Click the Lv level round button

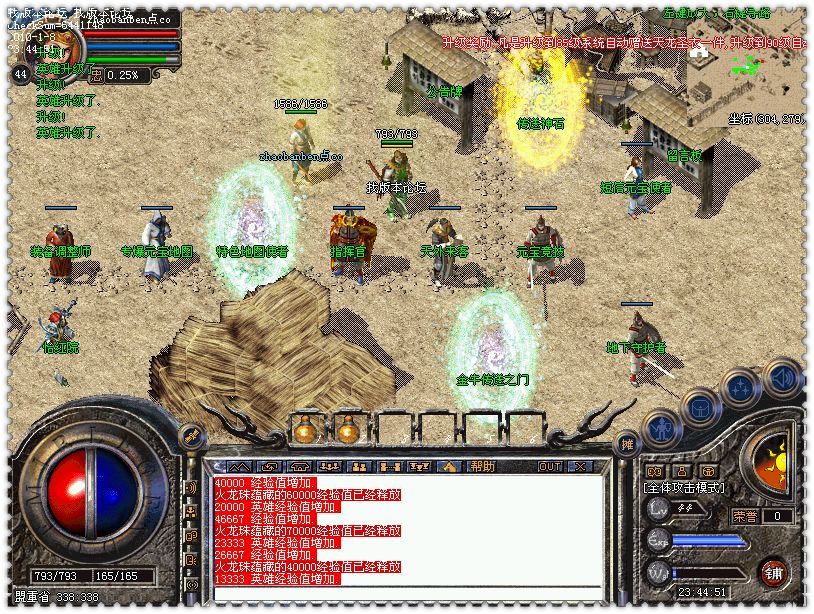click(657, 508)
